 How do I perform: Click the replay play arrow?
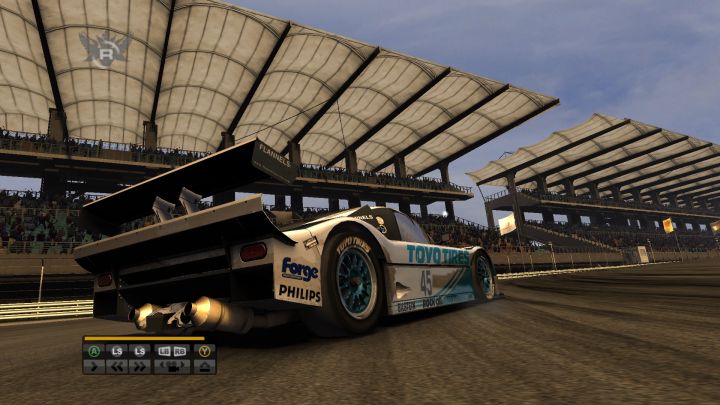95,366
